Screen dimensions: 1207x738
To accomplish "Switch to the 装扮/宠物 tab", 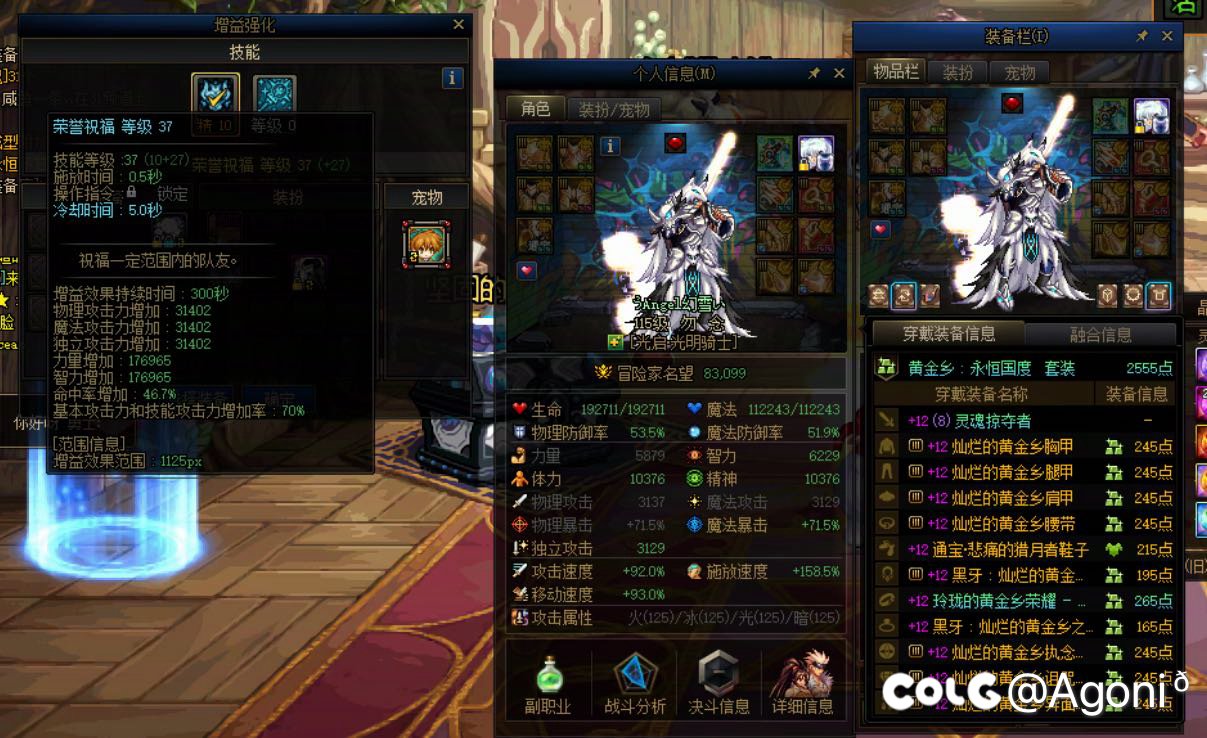I will [x=614, y=109].
